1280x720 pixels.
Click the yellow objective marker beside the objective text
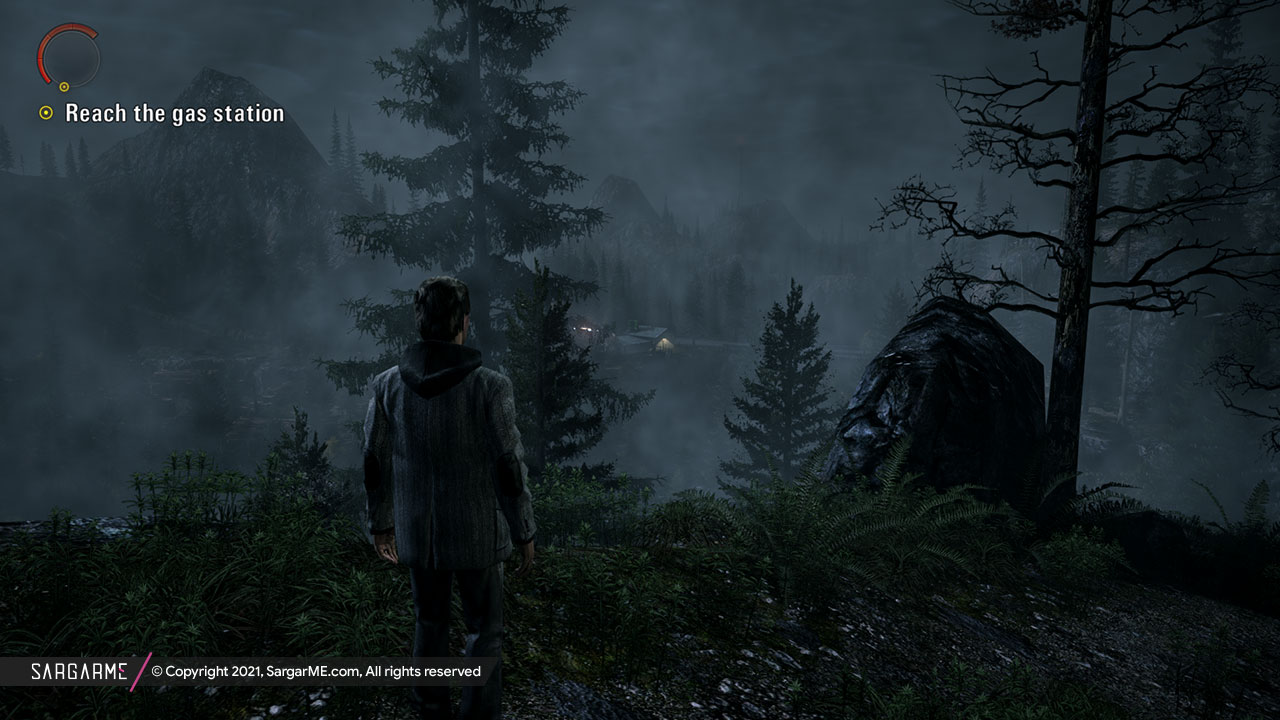click(46, 113)
